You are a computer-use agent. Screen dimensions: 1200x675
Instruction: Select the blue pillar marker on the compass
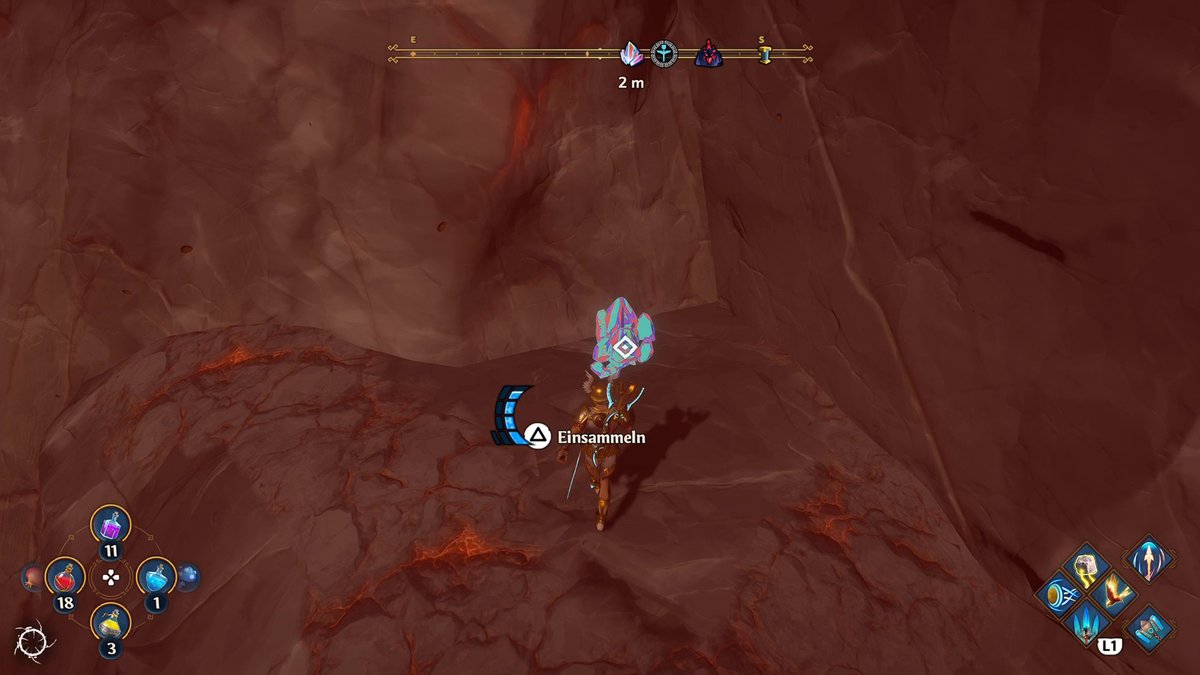(765, 55)
